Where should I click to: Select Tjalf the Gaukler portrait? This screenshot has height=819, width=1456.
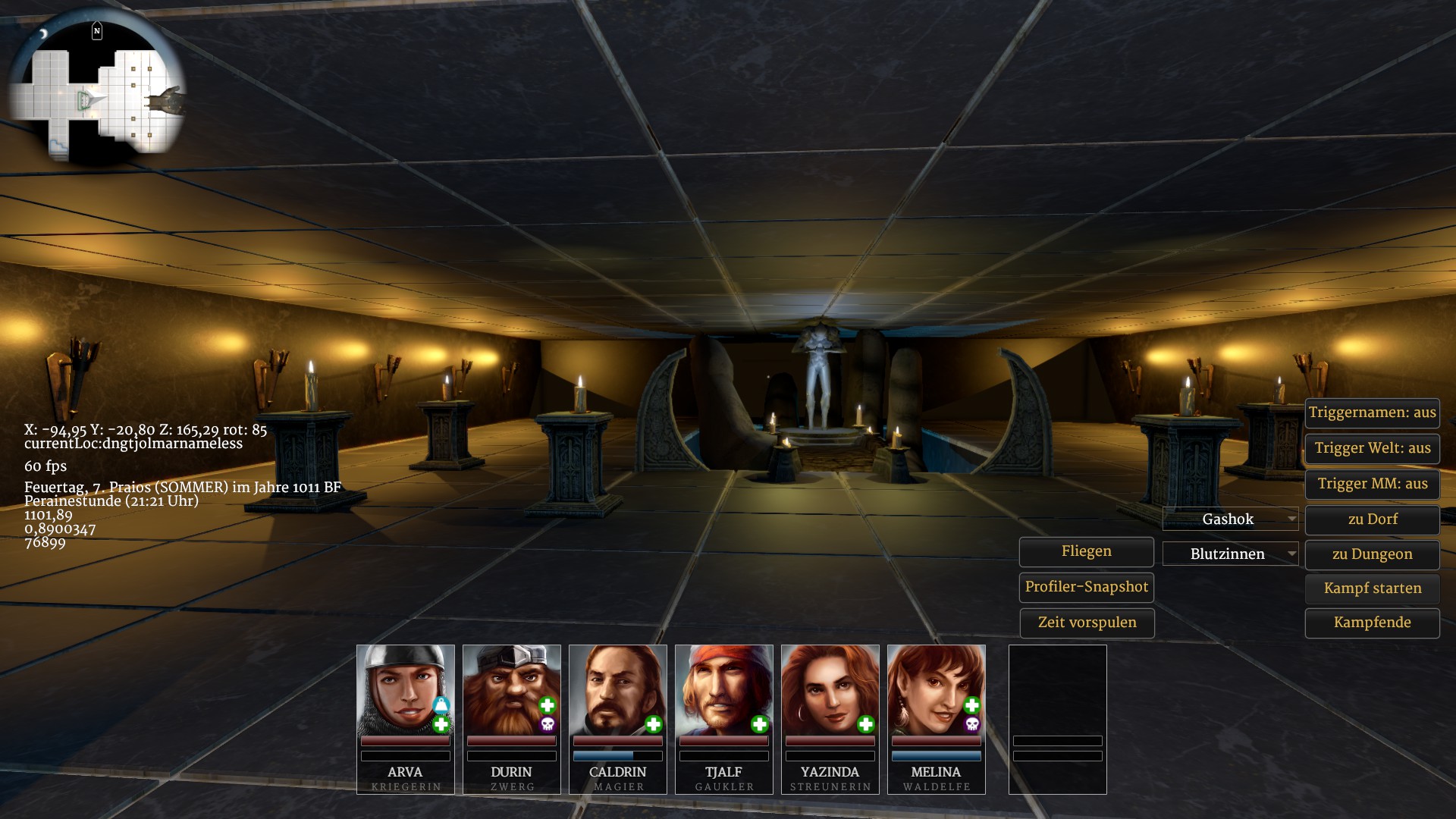[723, 690]
